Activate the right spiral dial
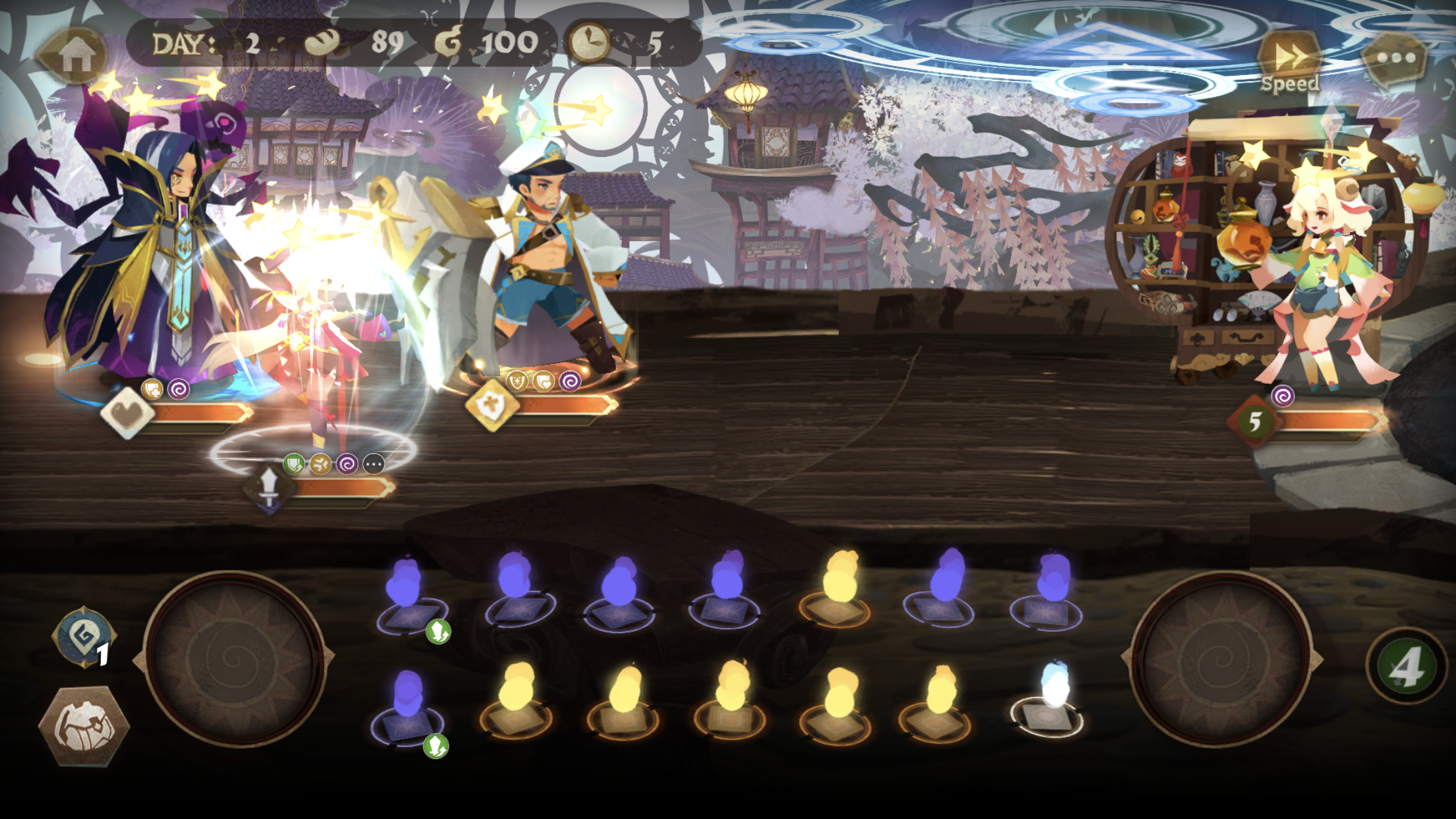Viewport: 1456px width, 819px height. point(1221,658)
